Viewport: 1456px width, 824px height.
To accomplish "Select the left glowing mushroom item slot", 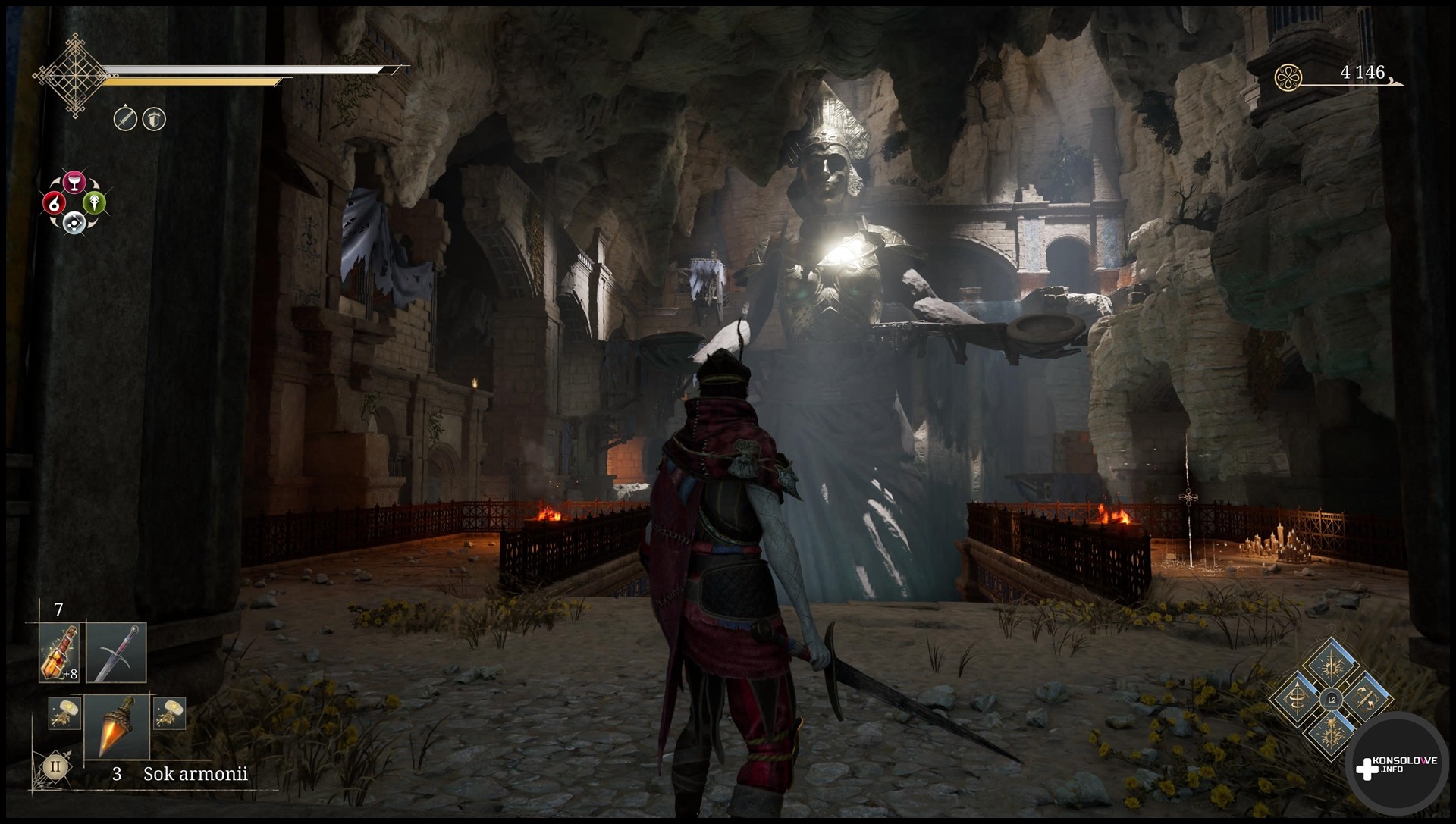I will 64,713.
